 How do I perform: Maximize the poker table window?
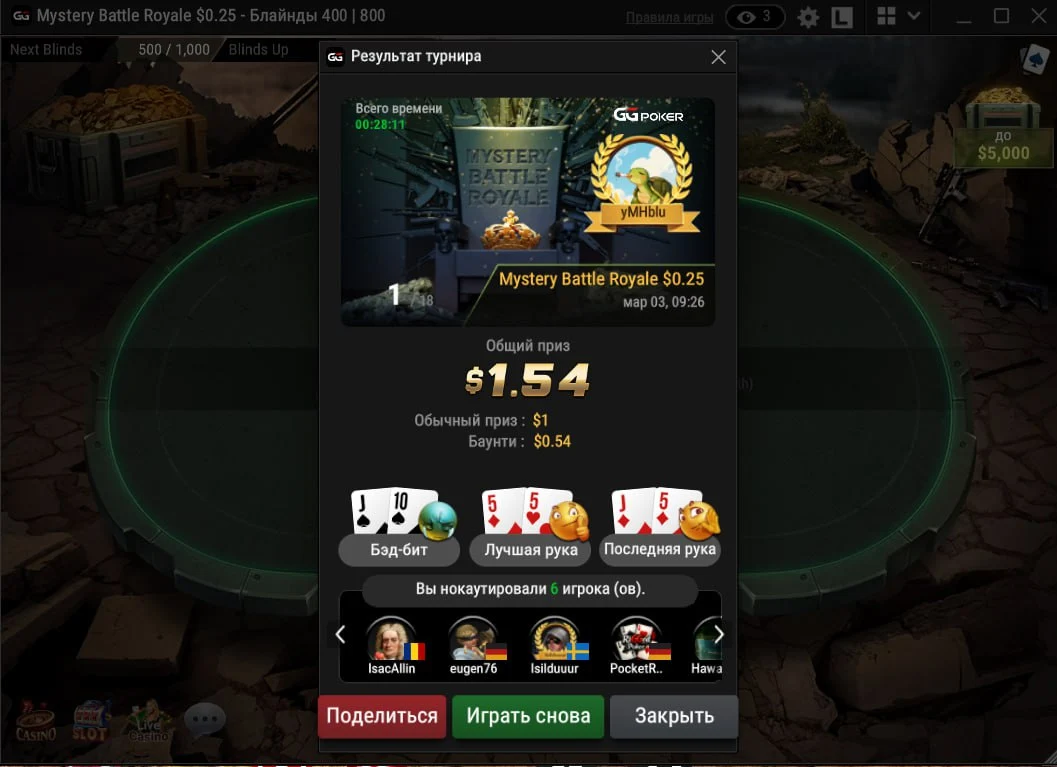[x=1001, y=16]
